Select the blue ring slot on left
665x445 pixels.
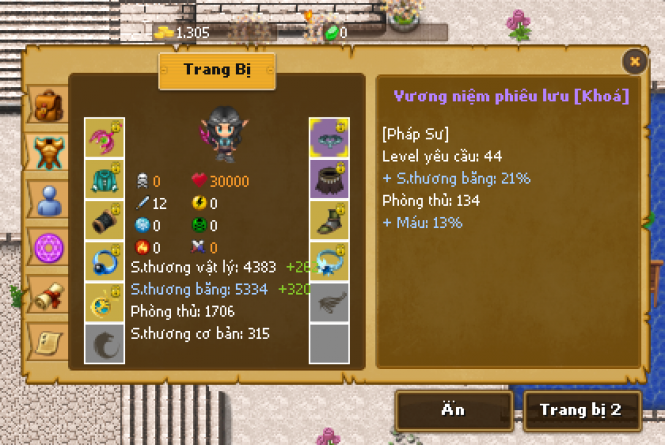click(104, 261)
